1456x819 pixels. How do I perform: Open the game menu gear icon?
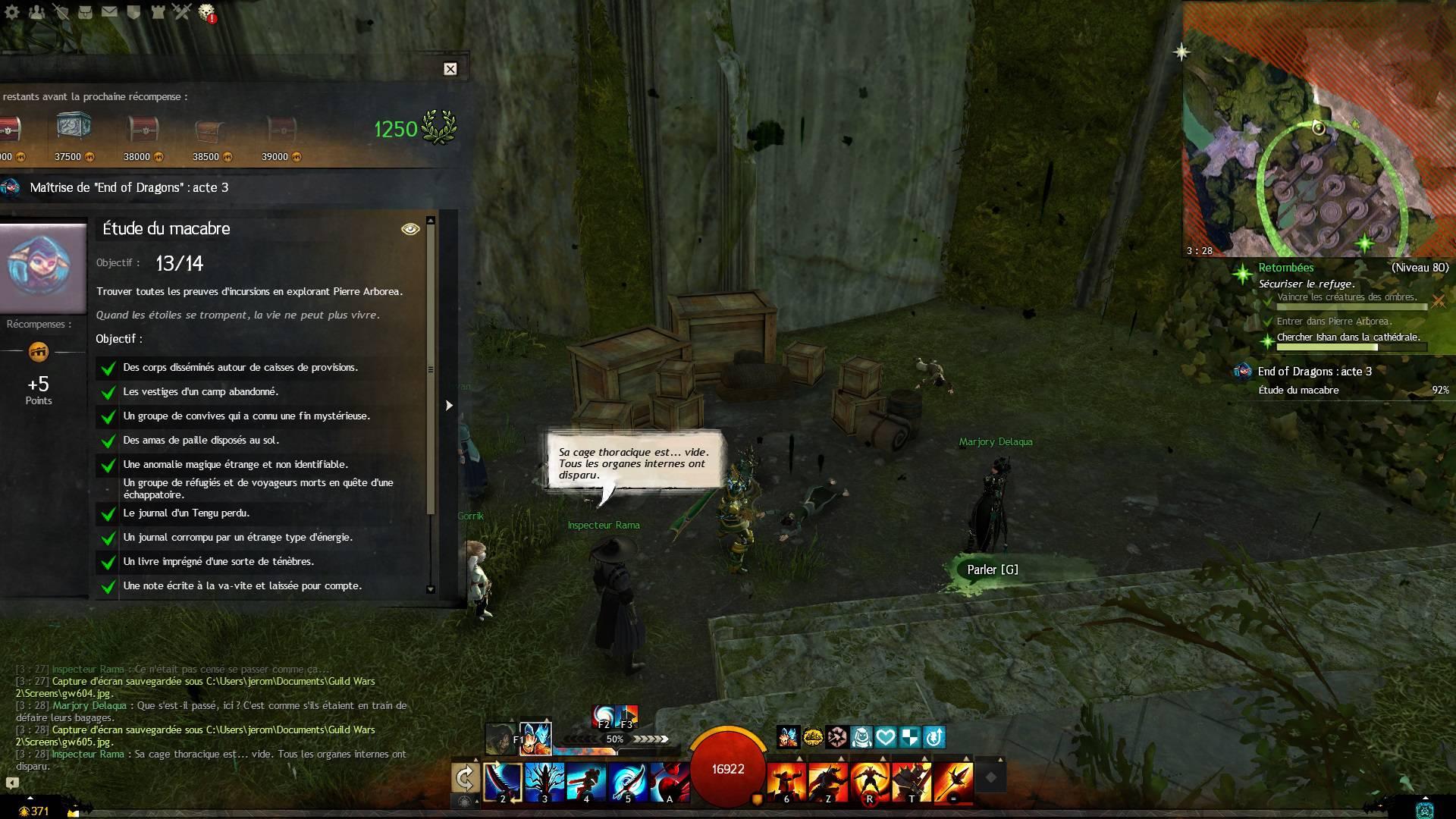[12, 11]
